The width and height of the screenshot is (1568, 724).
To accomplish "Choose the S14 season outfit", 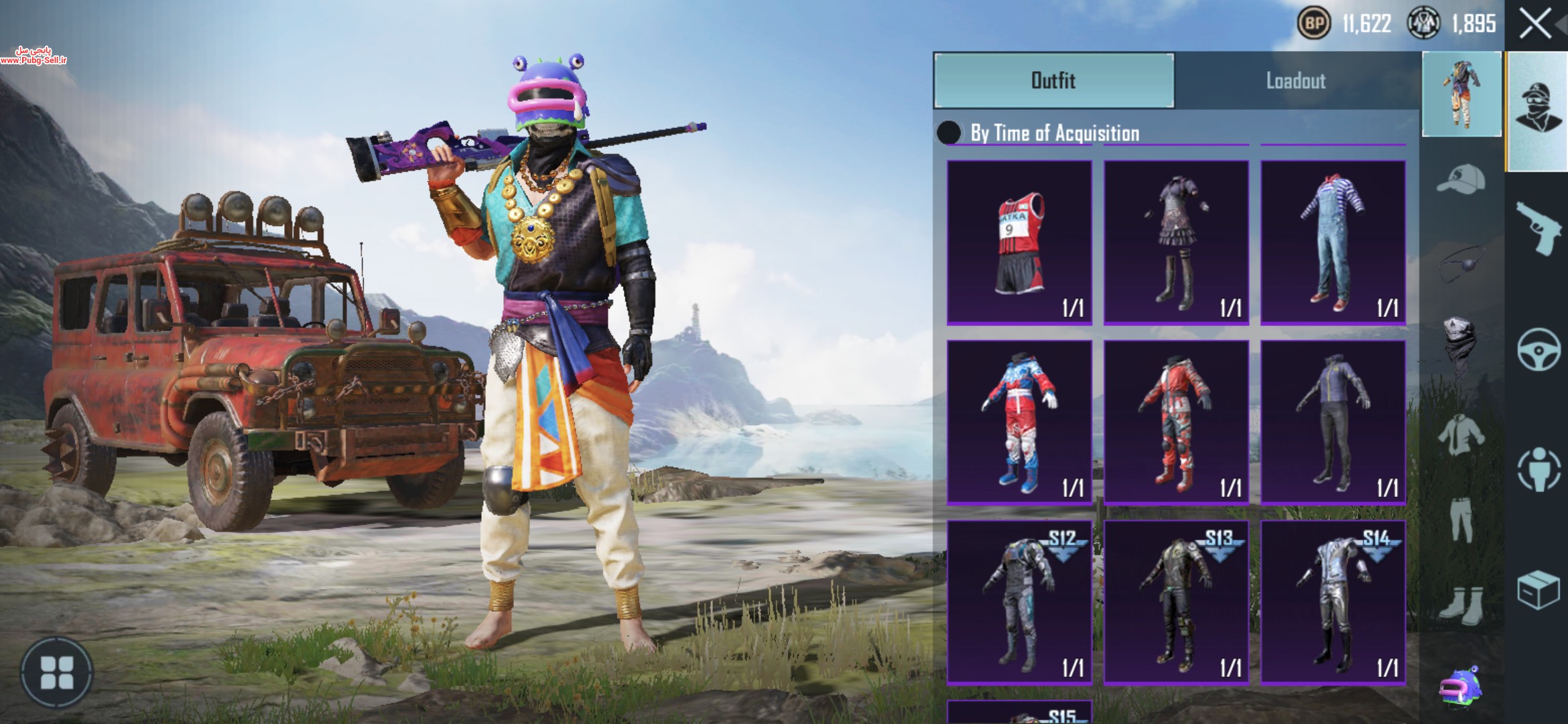I will click(x=1333, y=602).
